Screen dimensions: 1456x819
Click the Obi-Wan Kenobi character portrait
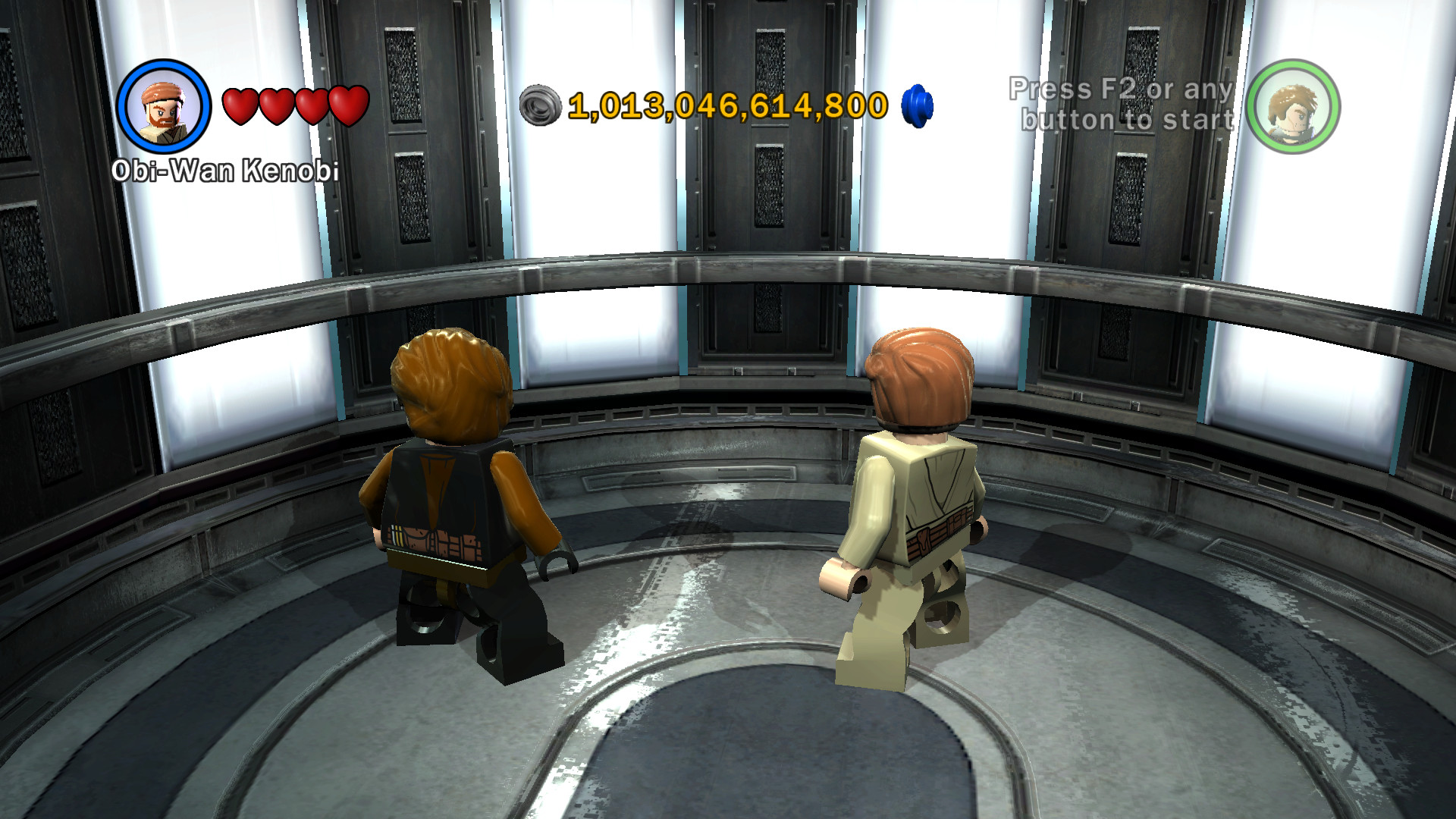click(x=165, y=108)
